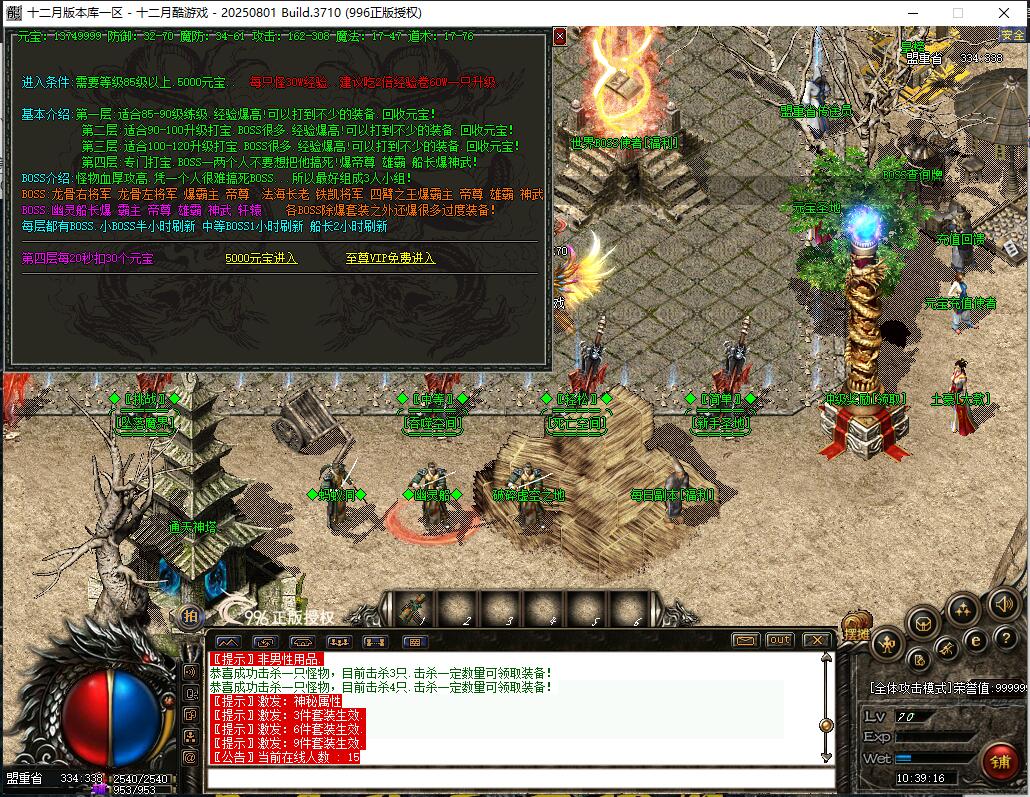Screen dimensions: 1030x797
Task: Click the envelope mail button above chat
Action: (745, 640)
